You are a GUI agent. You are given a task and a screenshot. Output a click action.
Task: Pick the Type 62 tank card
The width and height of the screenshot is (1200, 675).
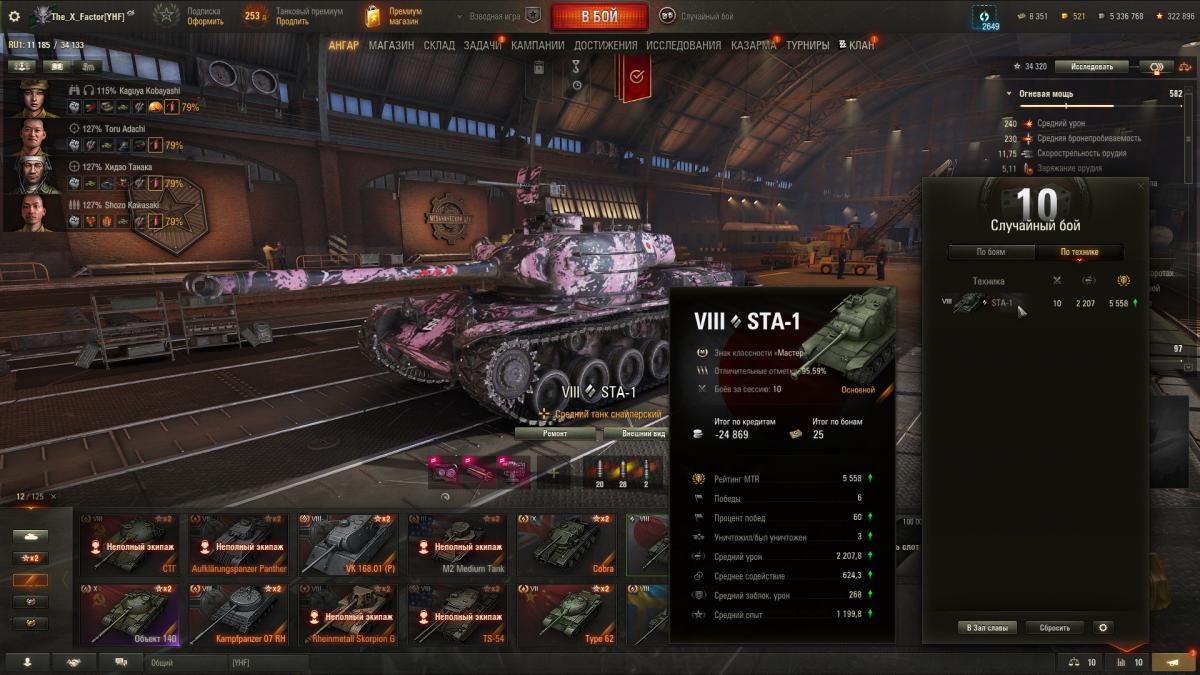coord(566,615)
